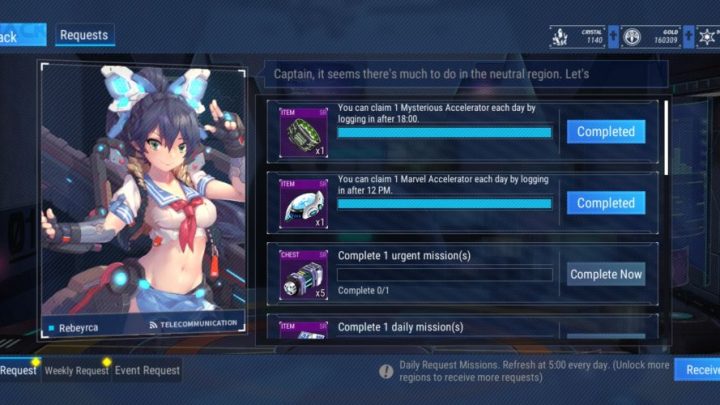
Task: Select the Daily Request tab
Action: [18, 370]
